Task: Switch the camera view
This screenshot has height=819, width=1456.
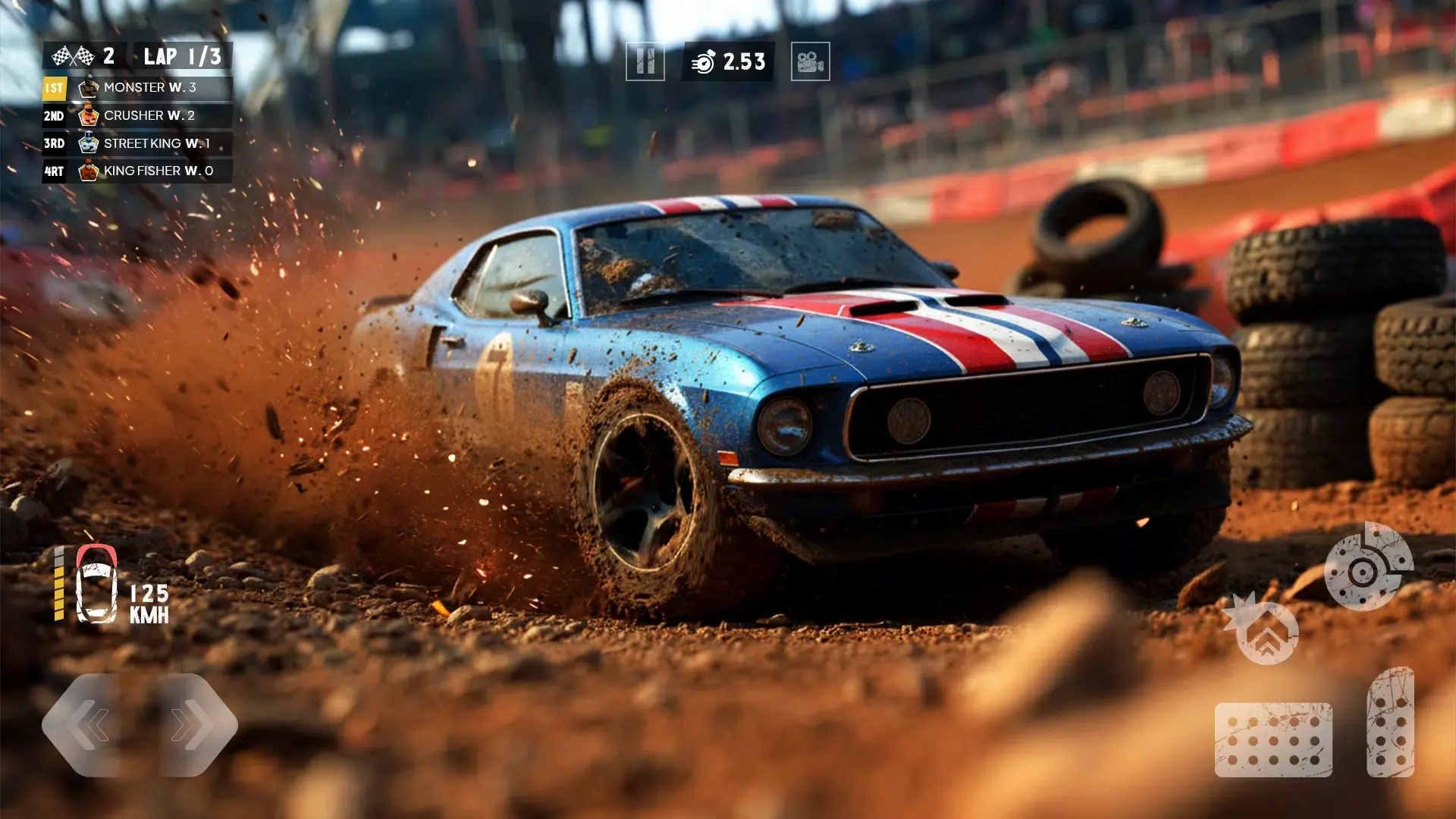Action: [x=810, y=61]
